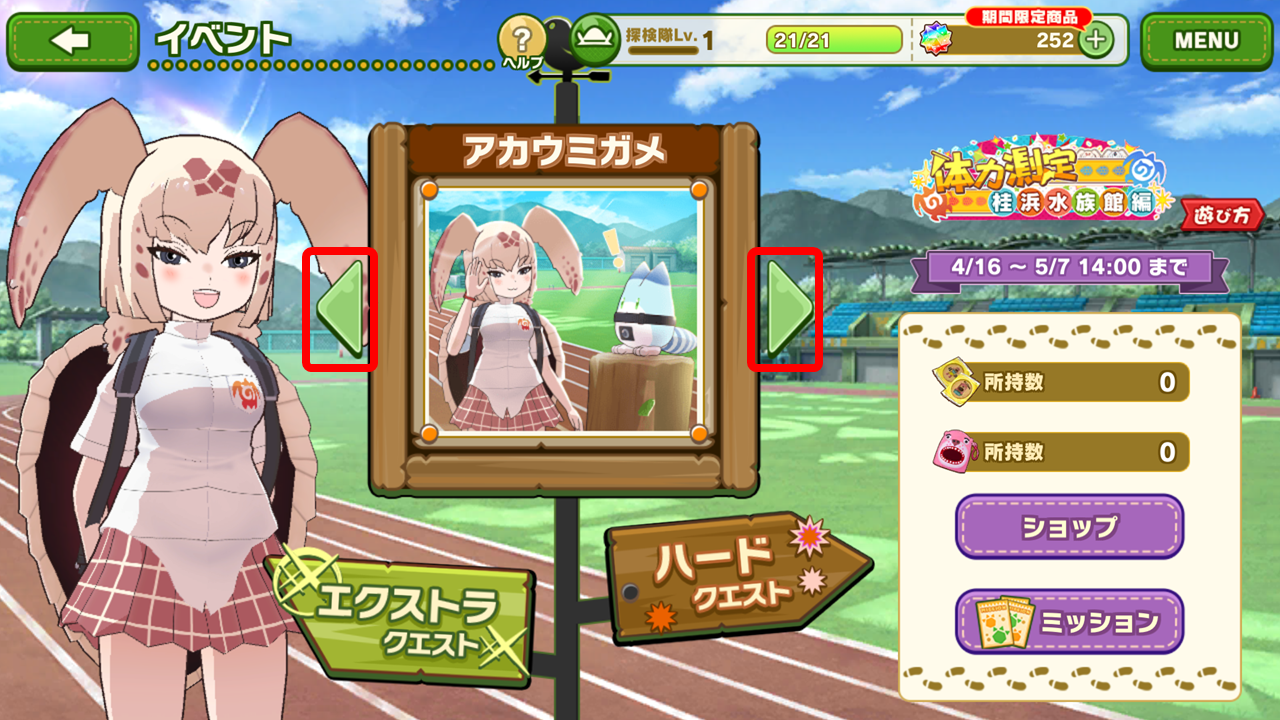
Task: Tap the 21/21 stamina gauge
Action: (834, 39)
